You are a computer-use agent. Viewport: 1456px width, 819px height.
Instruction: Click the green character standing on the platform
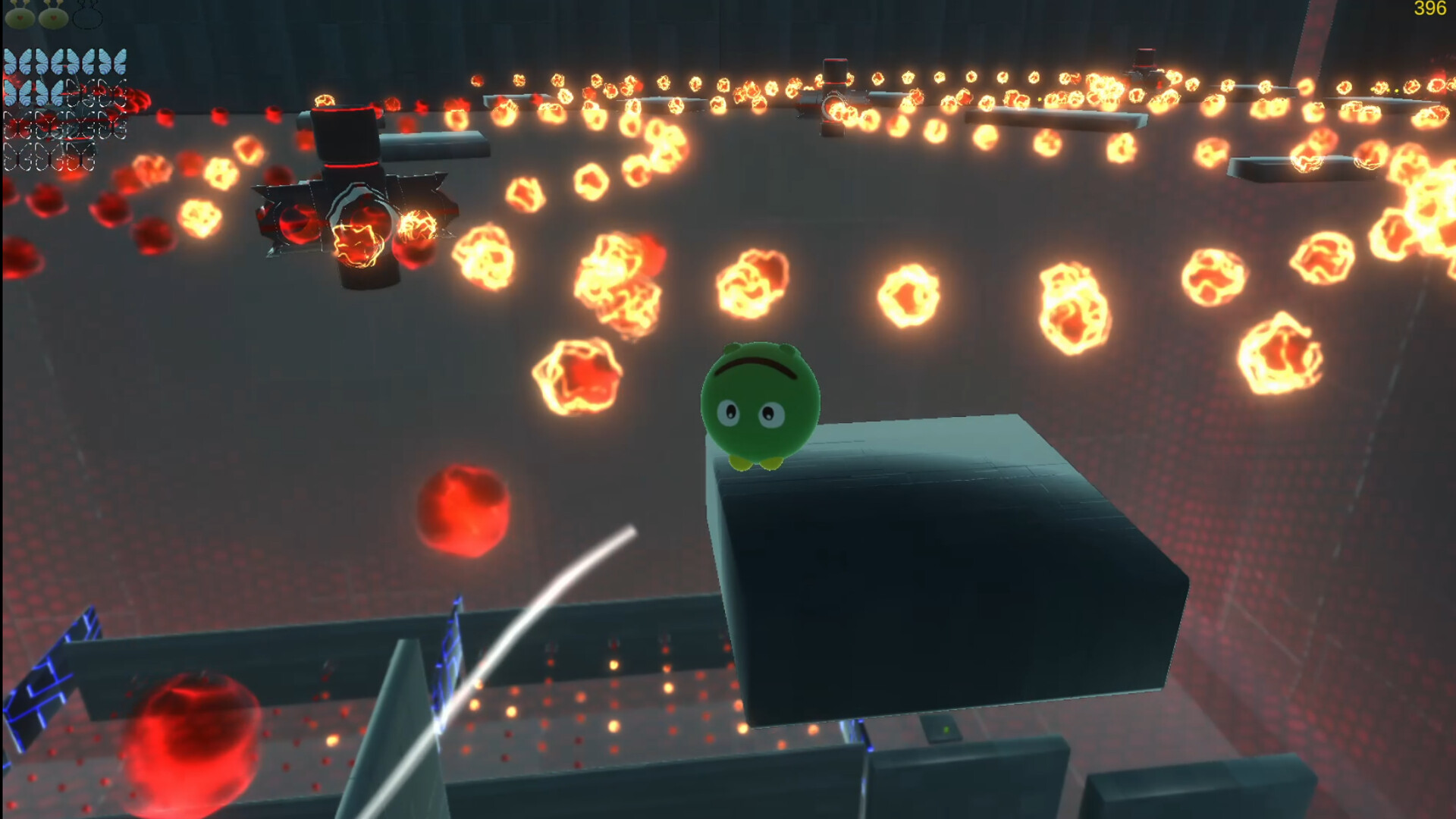coord(758,406)
